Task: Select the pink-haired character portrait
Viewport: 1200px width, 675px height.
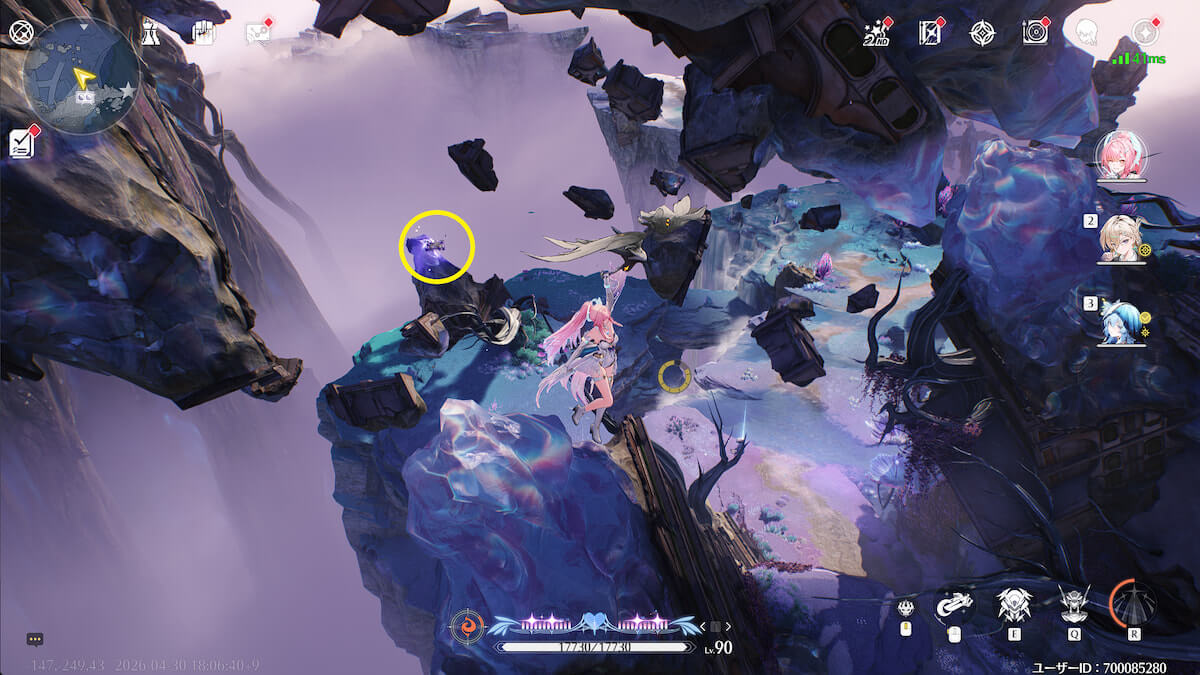Action: (1119, 158)
